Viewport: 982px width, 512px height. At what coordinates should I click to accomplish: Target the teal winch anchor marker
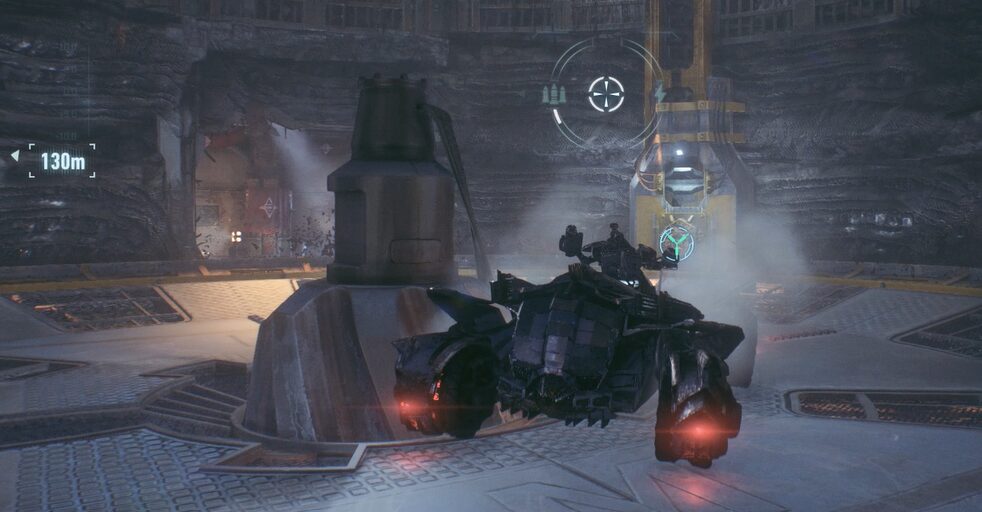pos(676,243)
